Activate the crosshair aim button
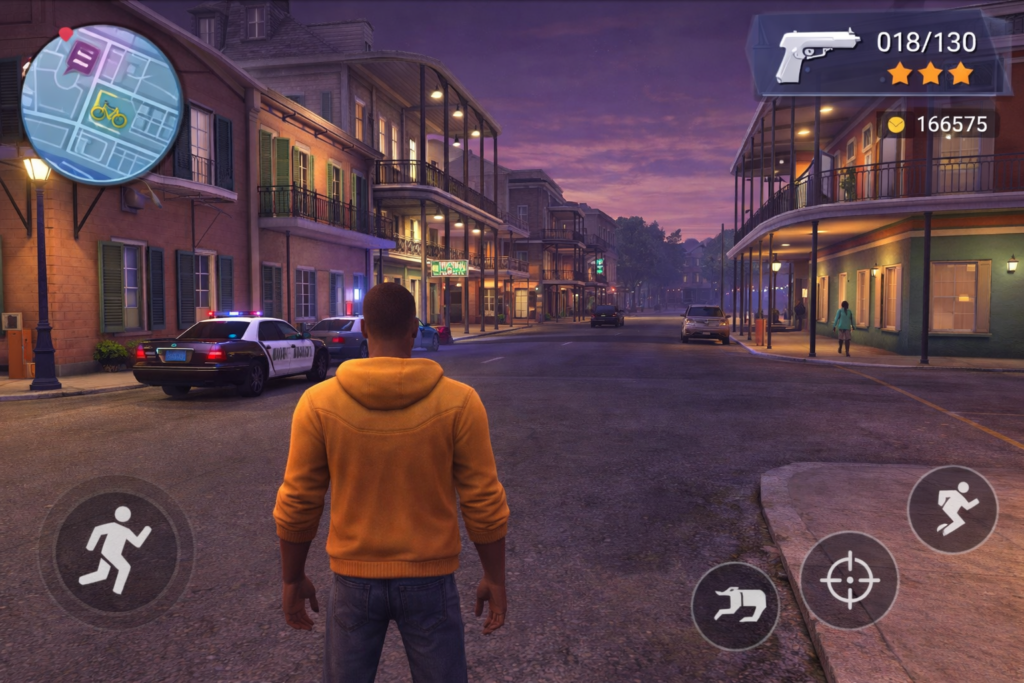 [849, 580]
